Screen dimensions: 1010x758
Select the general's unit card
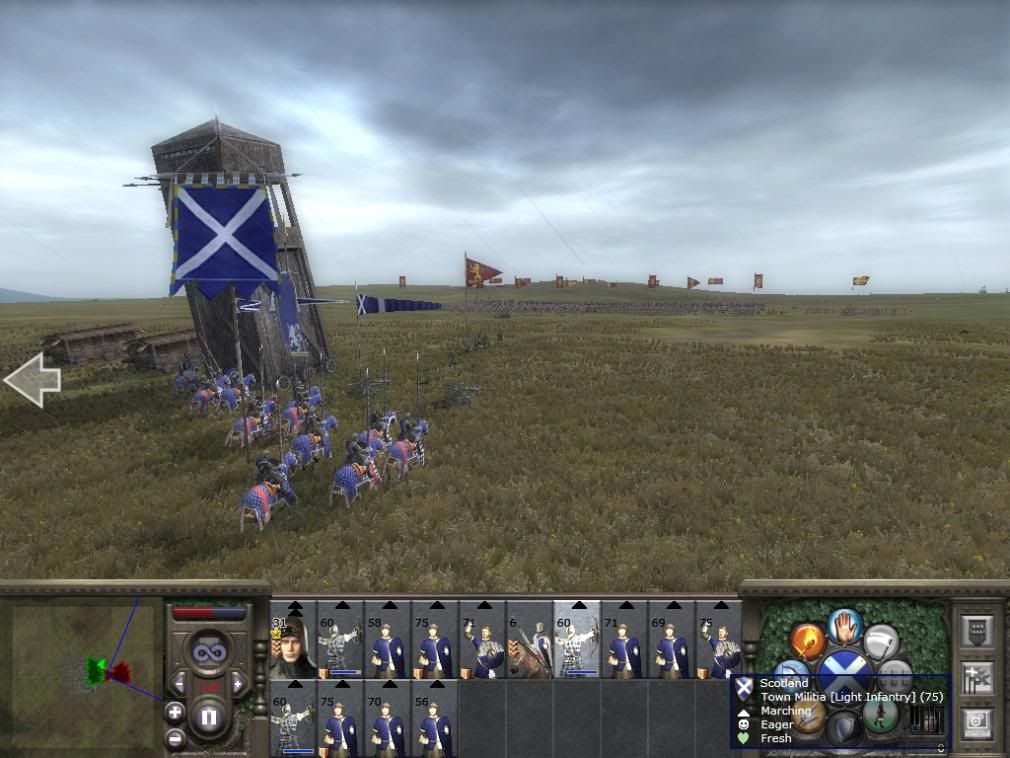pyautogui.click(x=293, y=641)
